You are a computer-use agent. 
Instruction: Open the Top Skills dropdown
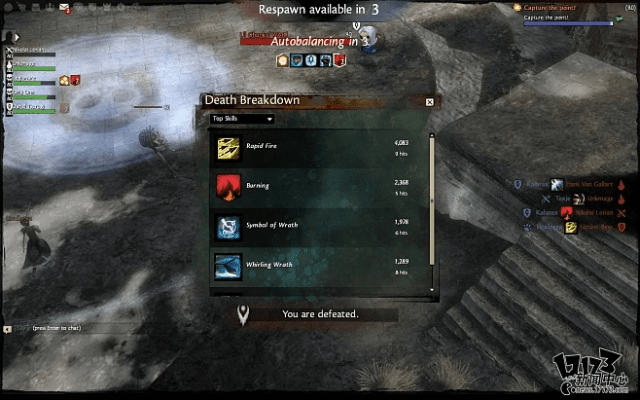point(242,118)
